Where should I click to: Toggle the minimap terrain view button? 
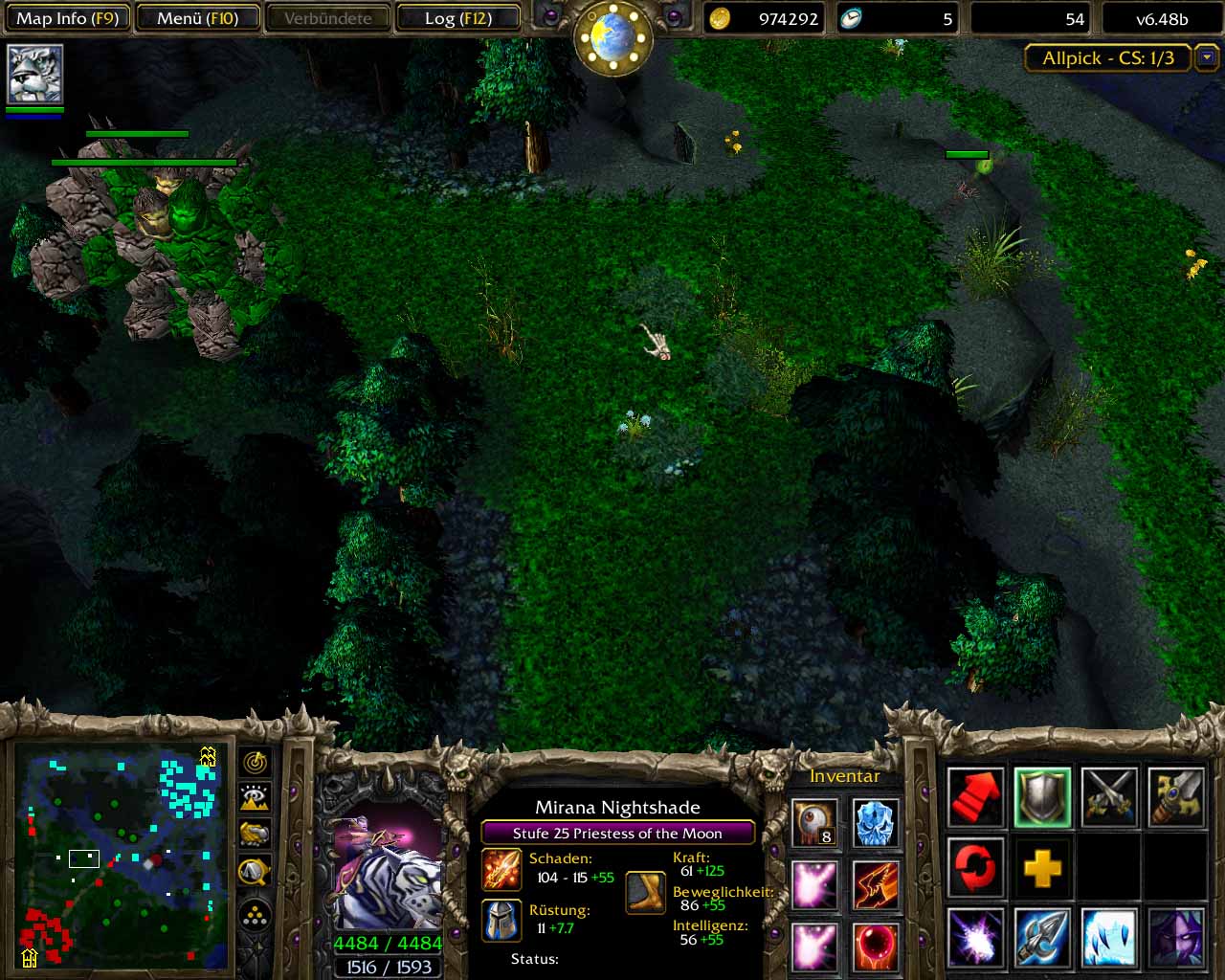256,798
